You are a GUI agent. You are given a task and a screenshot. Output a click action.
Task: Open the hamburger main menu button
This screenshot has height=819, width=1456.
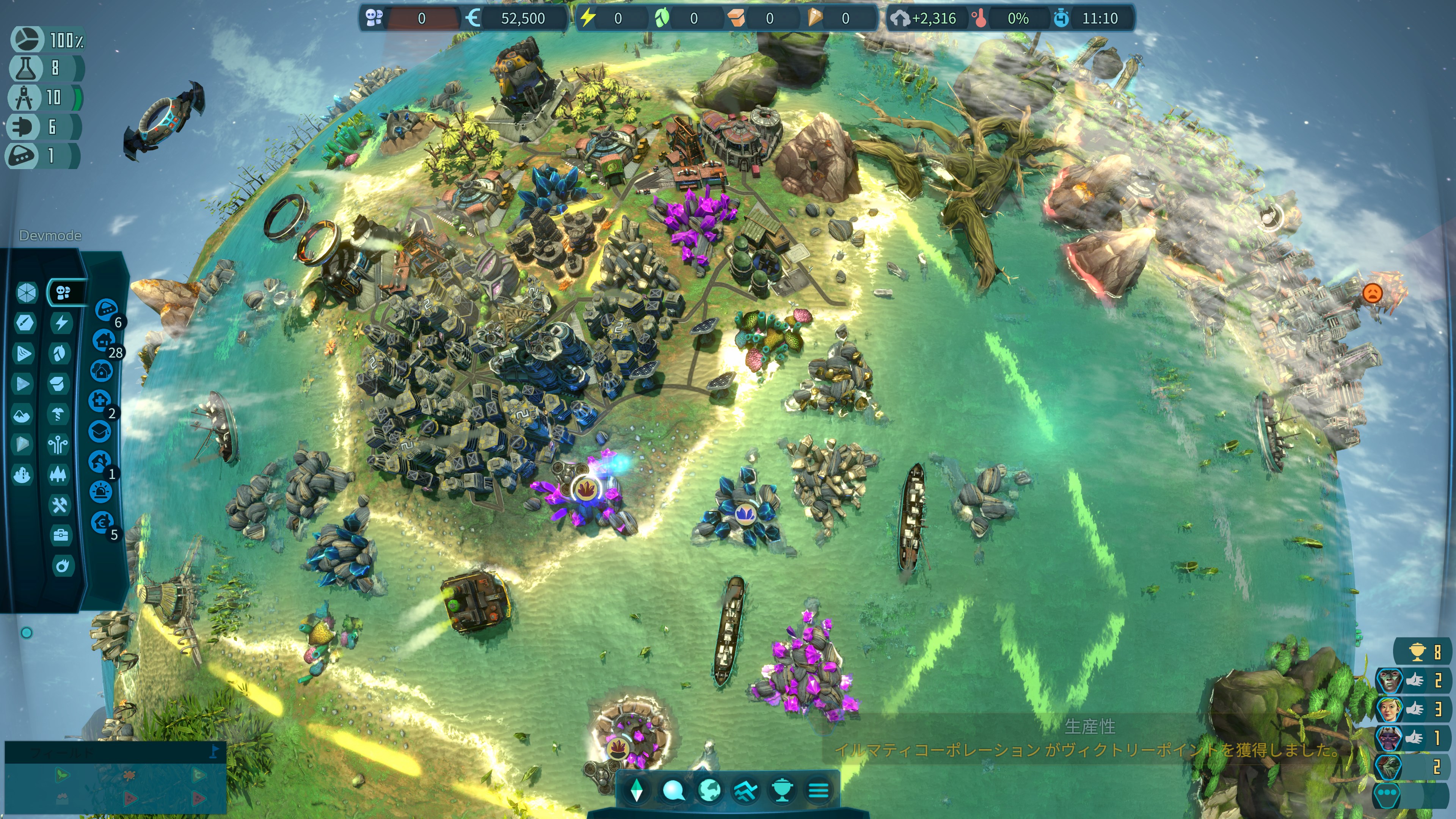(x=818, y=790)
